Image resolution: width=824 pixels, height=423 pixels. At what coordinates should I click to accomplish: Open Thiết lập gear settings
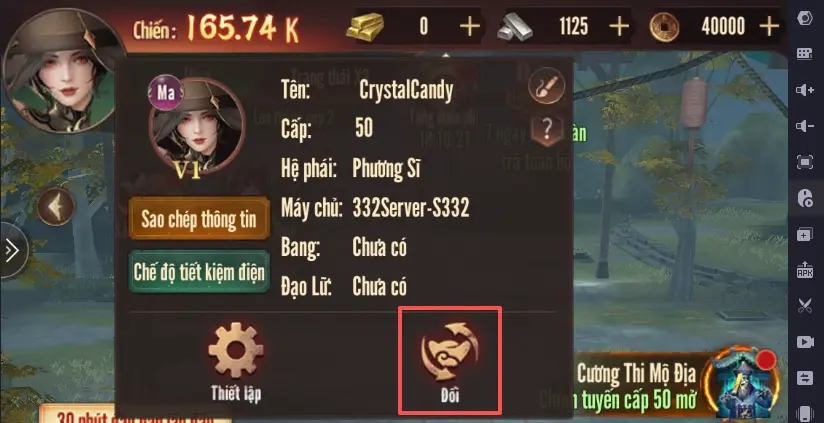click(x=236, y=360)
